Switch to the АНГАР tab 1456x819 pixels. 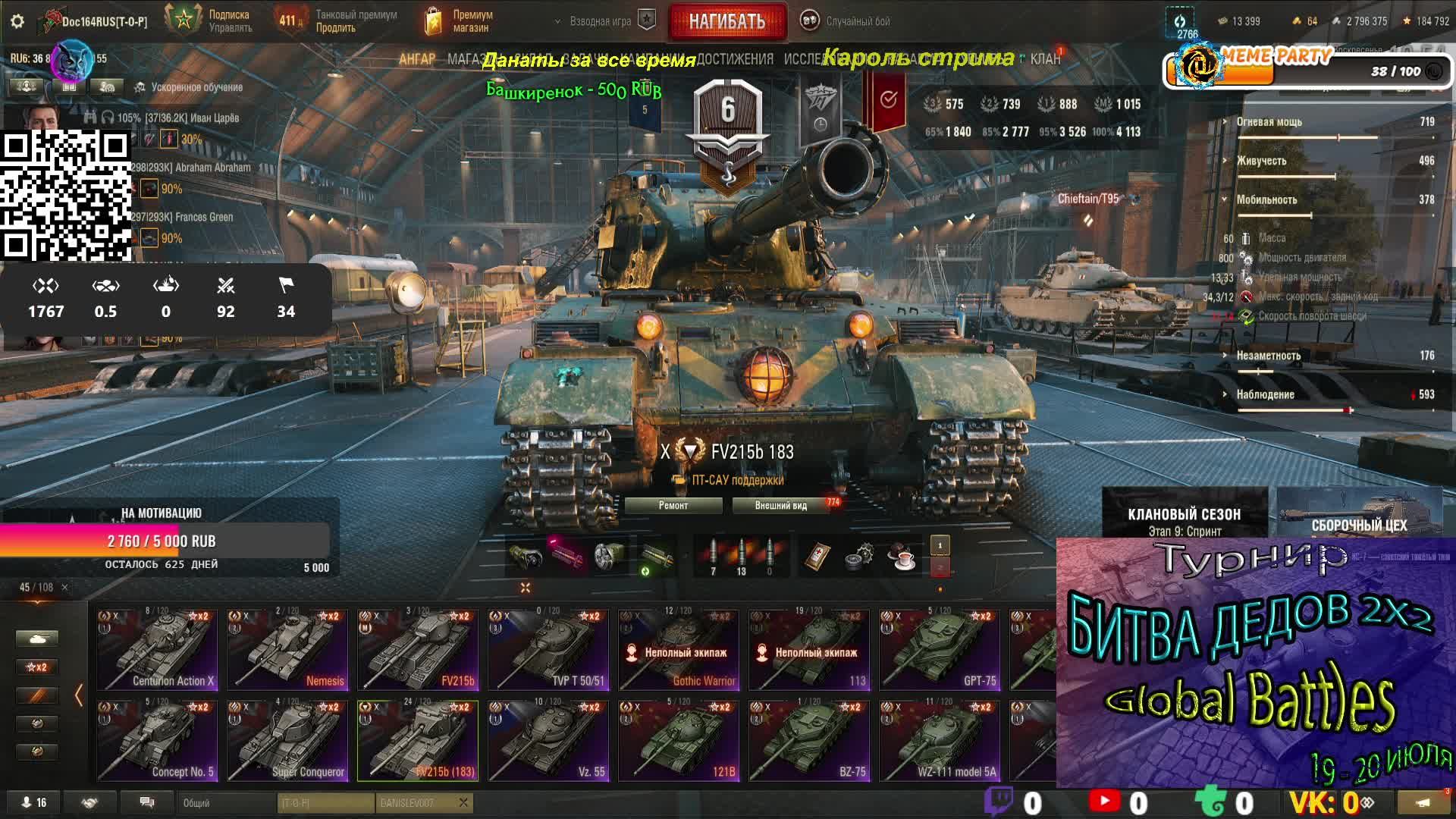click(417, 59)
